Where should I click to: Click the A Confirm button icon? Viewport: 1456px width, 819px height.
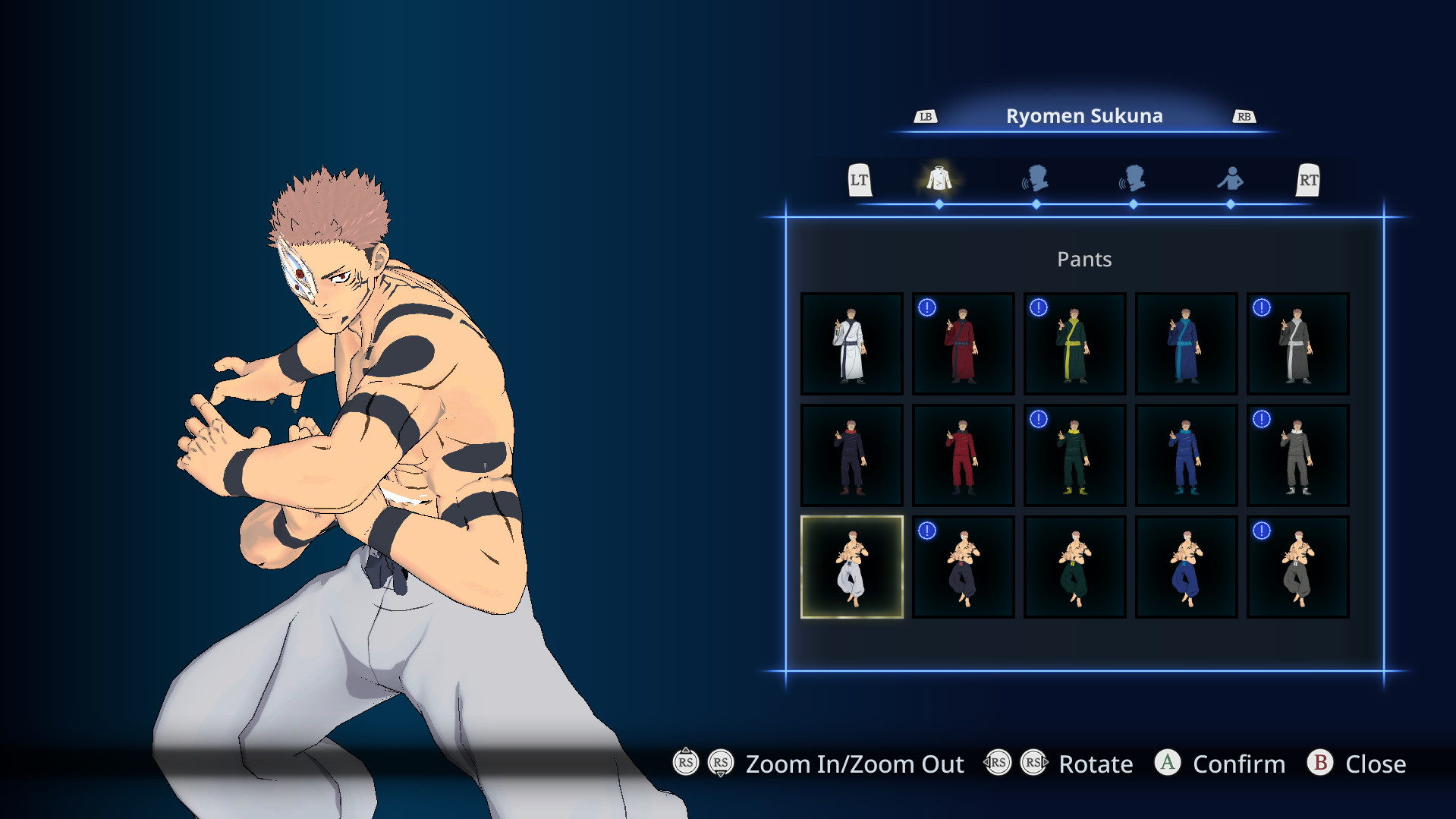1168,764
